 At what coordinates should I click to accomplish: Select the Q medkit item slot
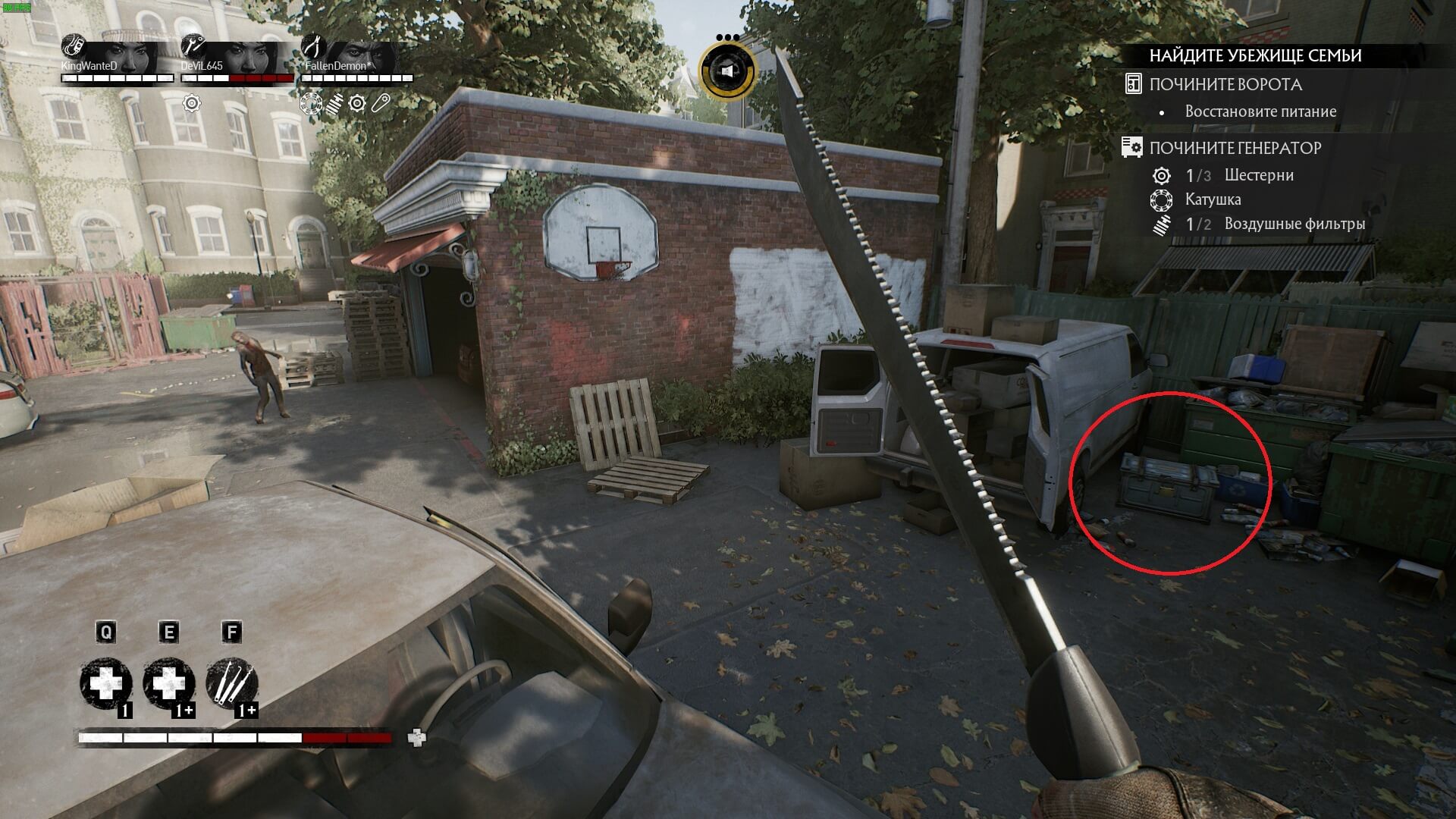click(x=107, y=684)
